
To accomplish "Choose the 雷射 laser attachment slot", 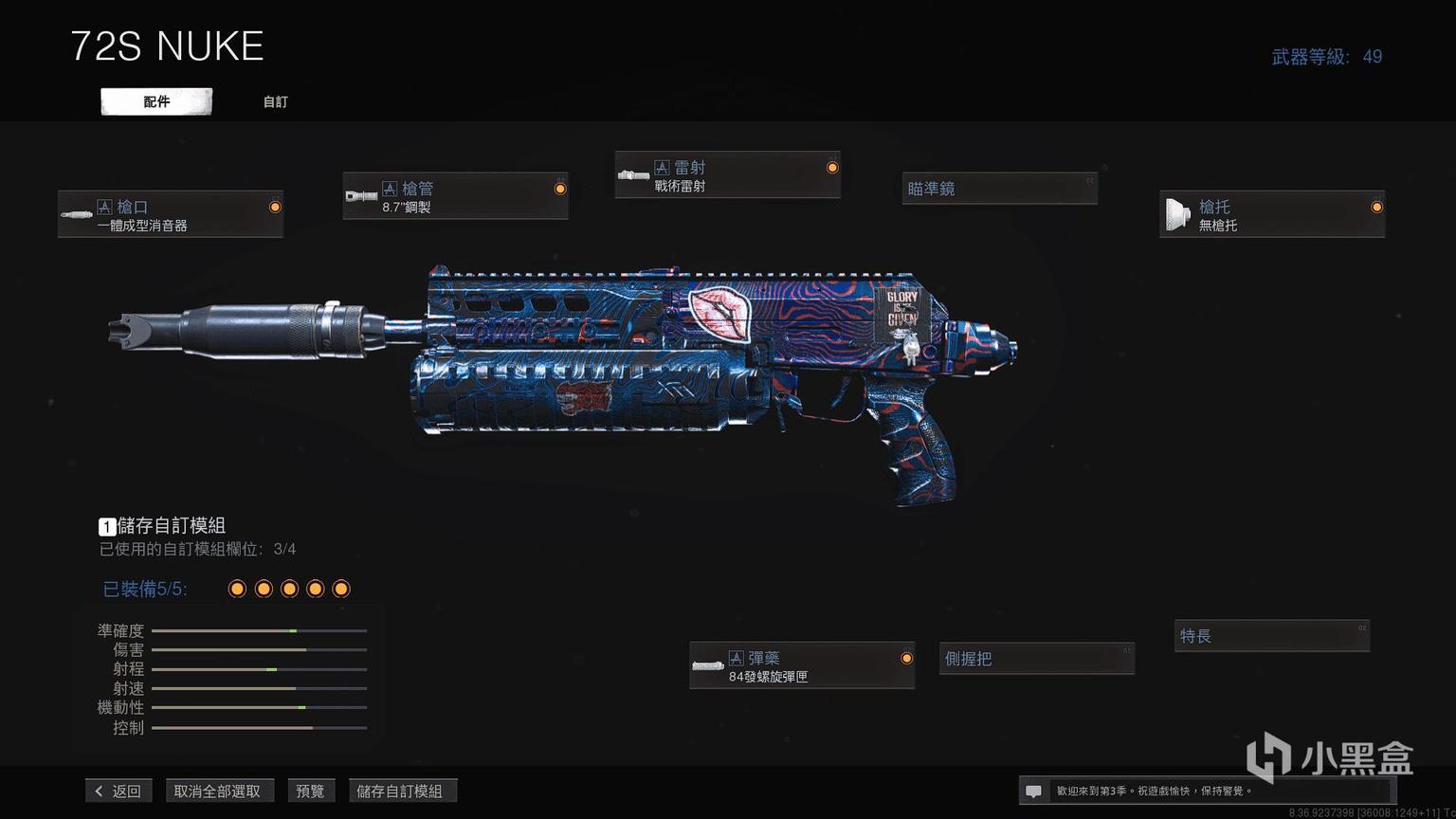I will [727, 175].
